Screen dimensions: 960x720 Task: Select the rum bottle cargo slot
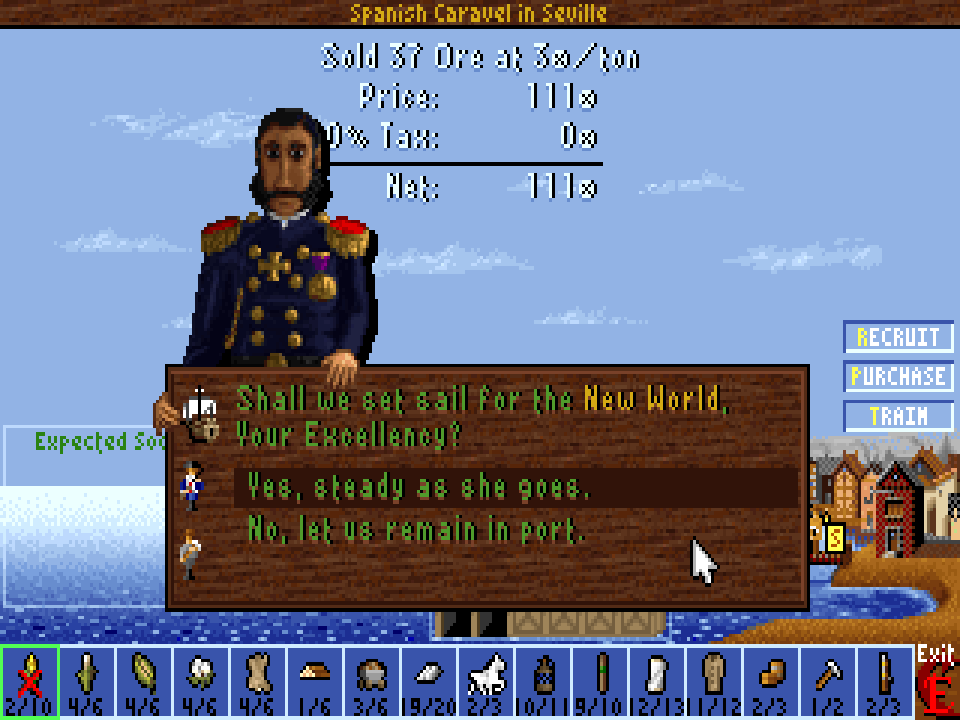[542, 681]
